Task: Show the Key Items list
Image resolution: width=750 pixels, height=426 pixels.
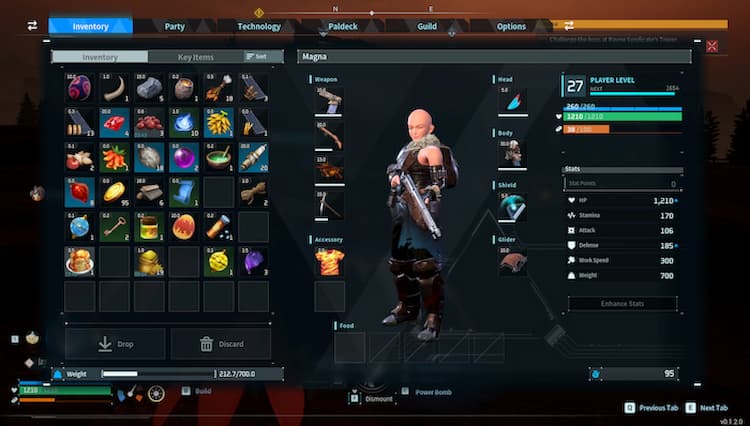Action: tap(195, 57)
